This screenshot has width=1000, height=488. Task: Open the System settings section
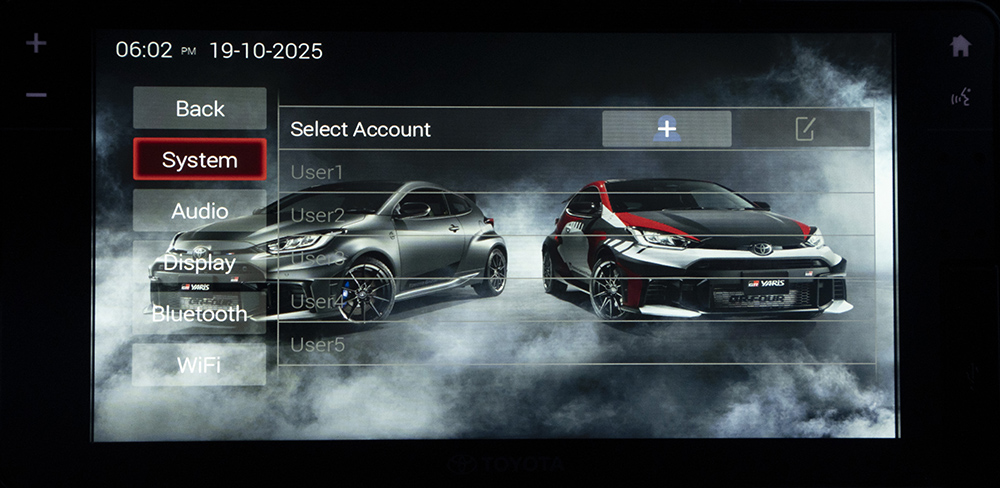200,160
